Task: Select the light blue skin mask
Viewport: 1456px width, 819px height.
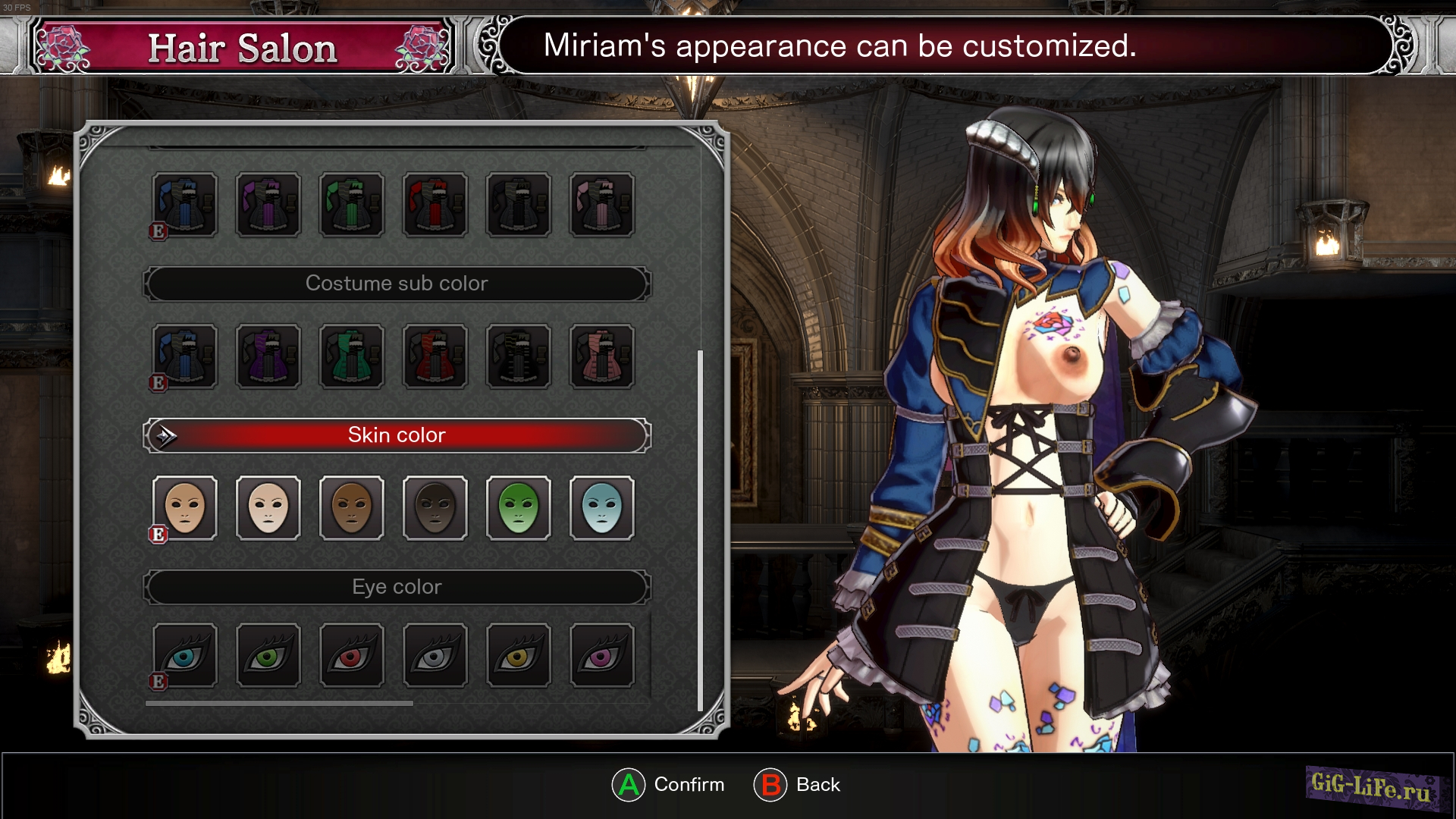Action: [602, 508]
